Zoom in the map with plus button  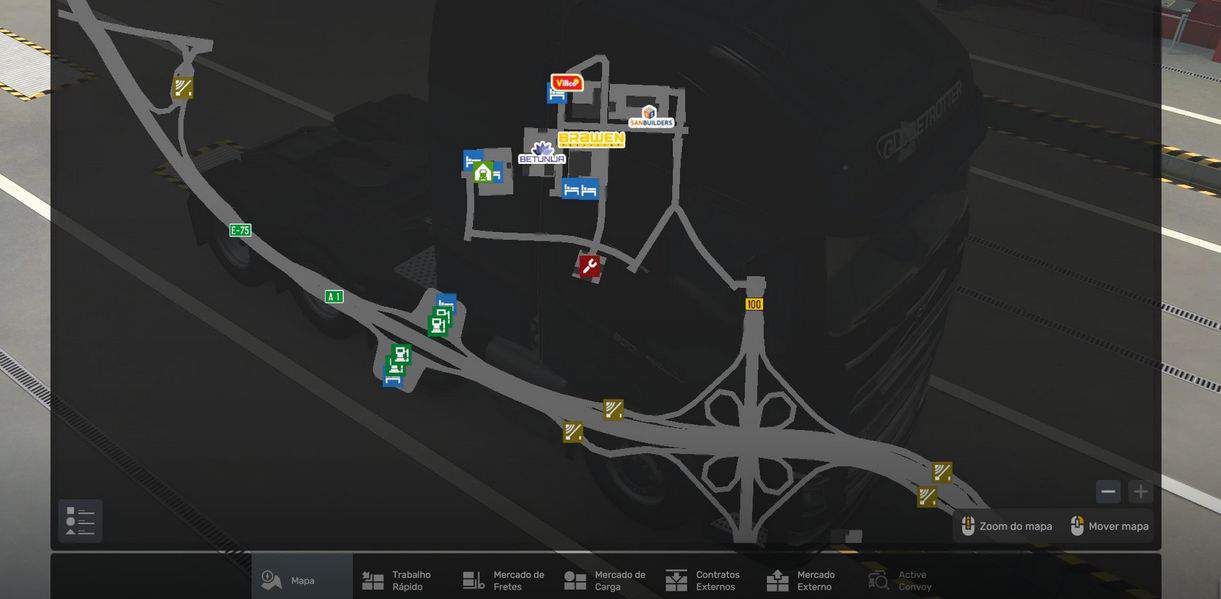click(x=1140, y=491)
